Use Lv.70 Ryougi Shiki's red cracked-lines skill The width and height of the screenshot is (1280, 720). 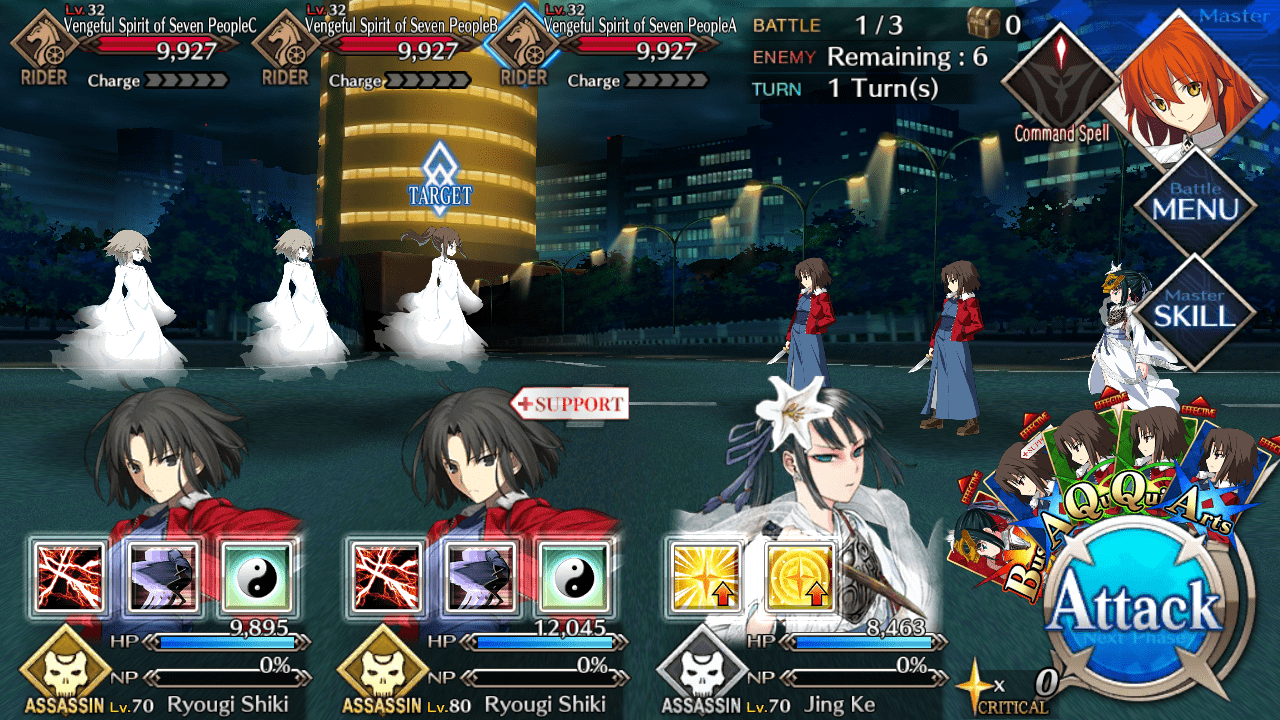point(70,577)
